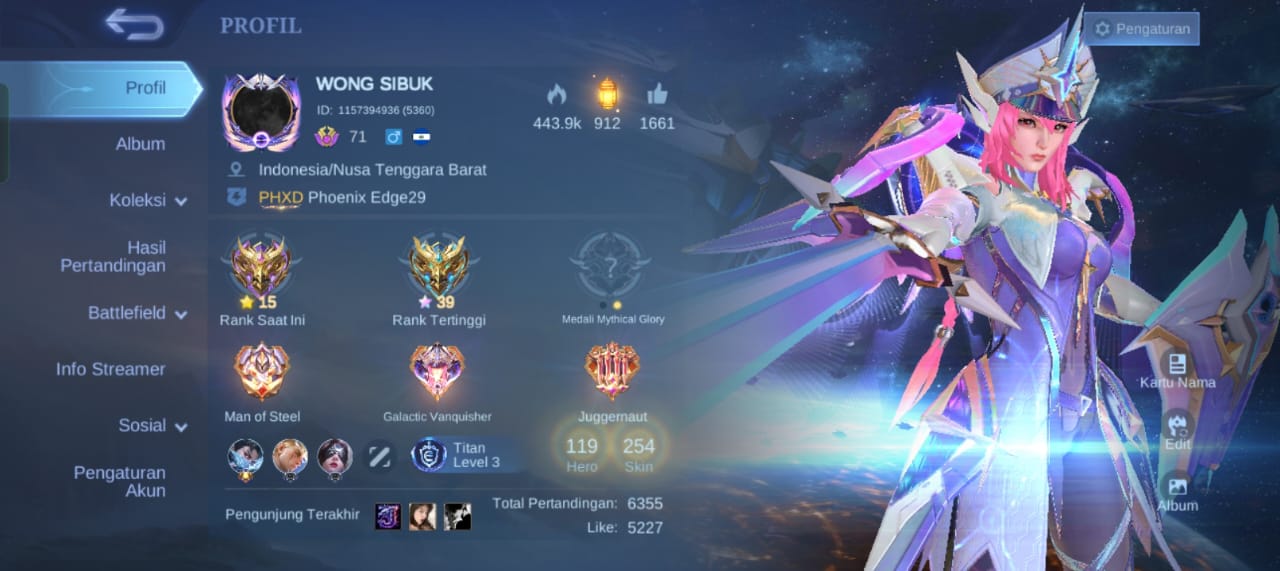
Task: Tap the Edit button
Action: pos(1177,430)
